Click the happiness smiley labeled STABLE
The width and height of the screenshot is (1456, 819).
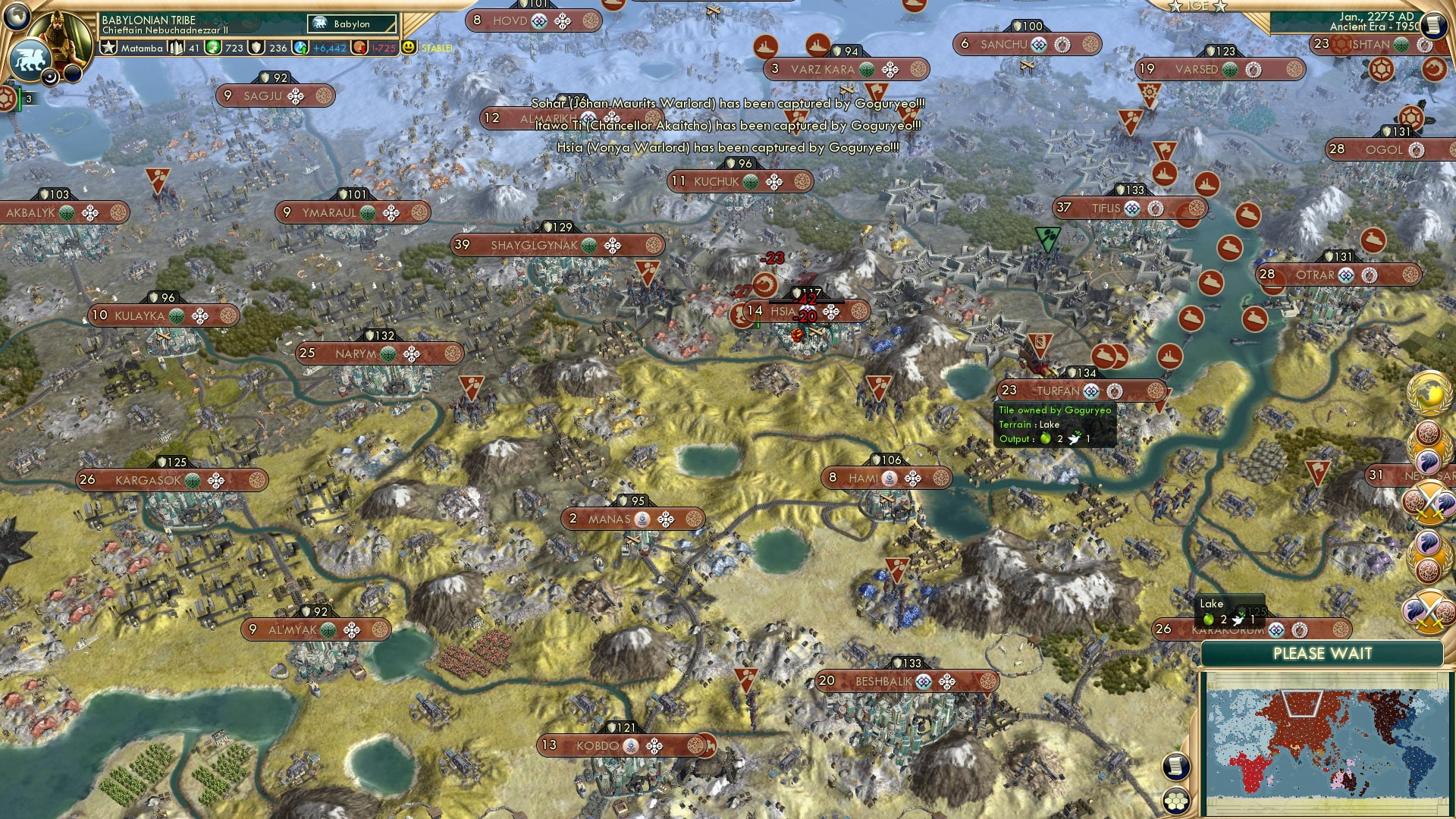tap(408, 47)
